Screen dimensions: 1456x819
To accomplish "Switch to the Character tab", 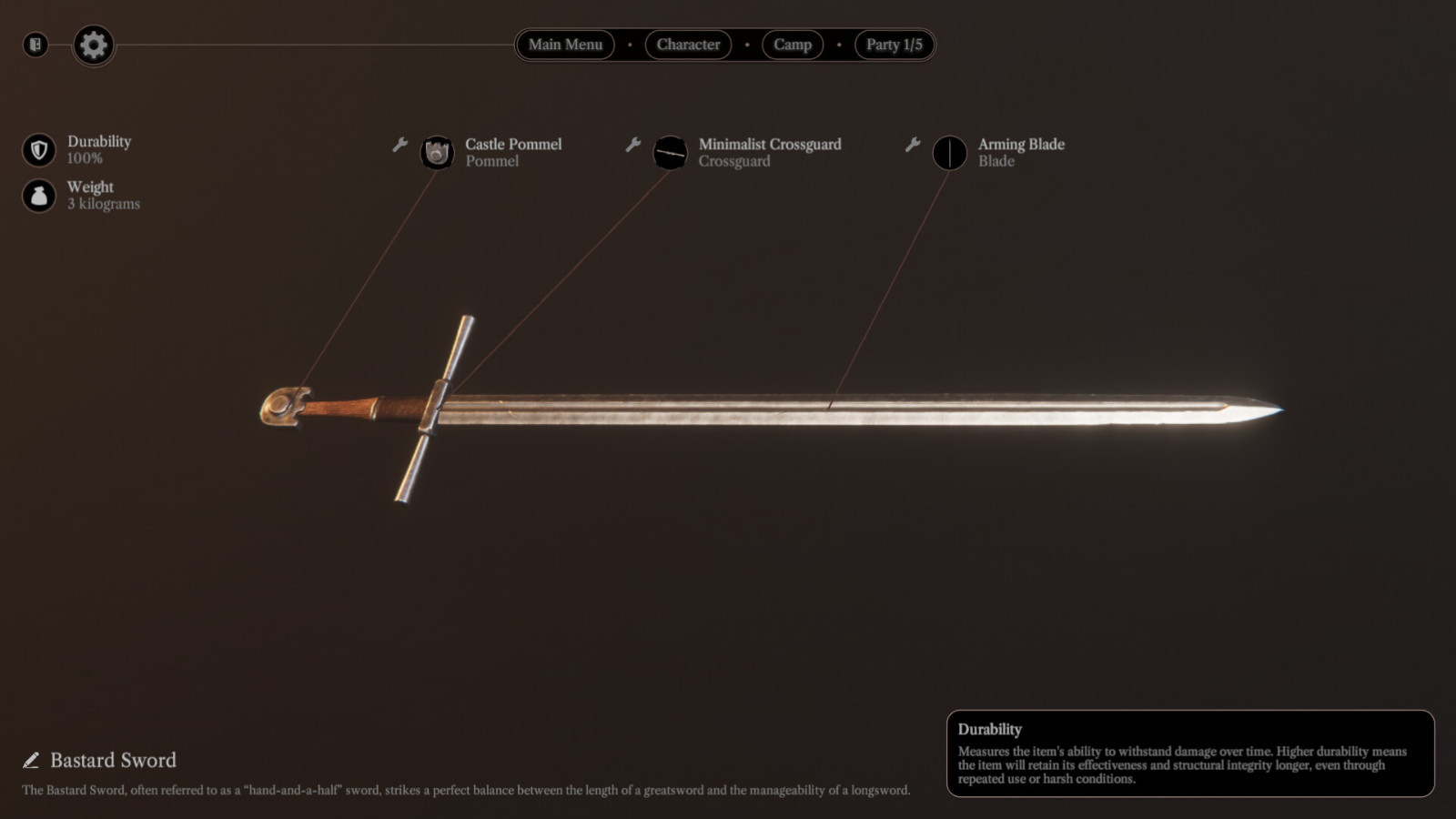I will point(688,45).
